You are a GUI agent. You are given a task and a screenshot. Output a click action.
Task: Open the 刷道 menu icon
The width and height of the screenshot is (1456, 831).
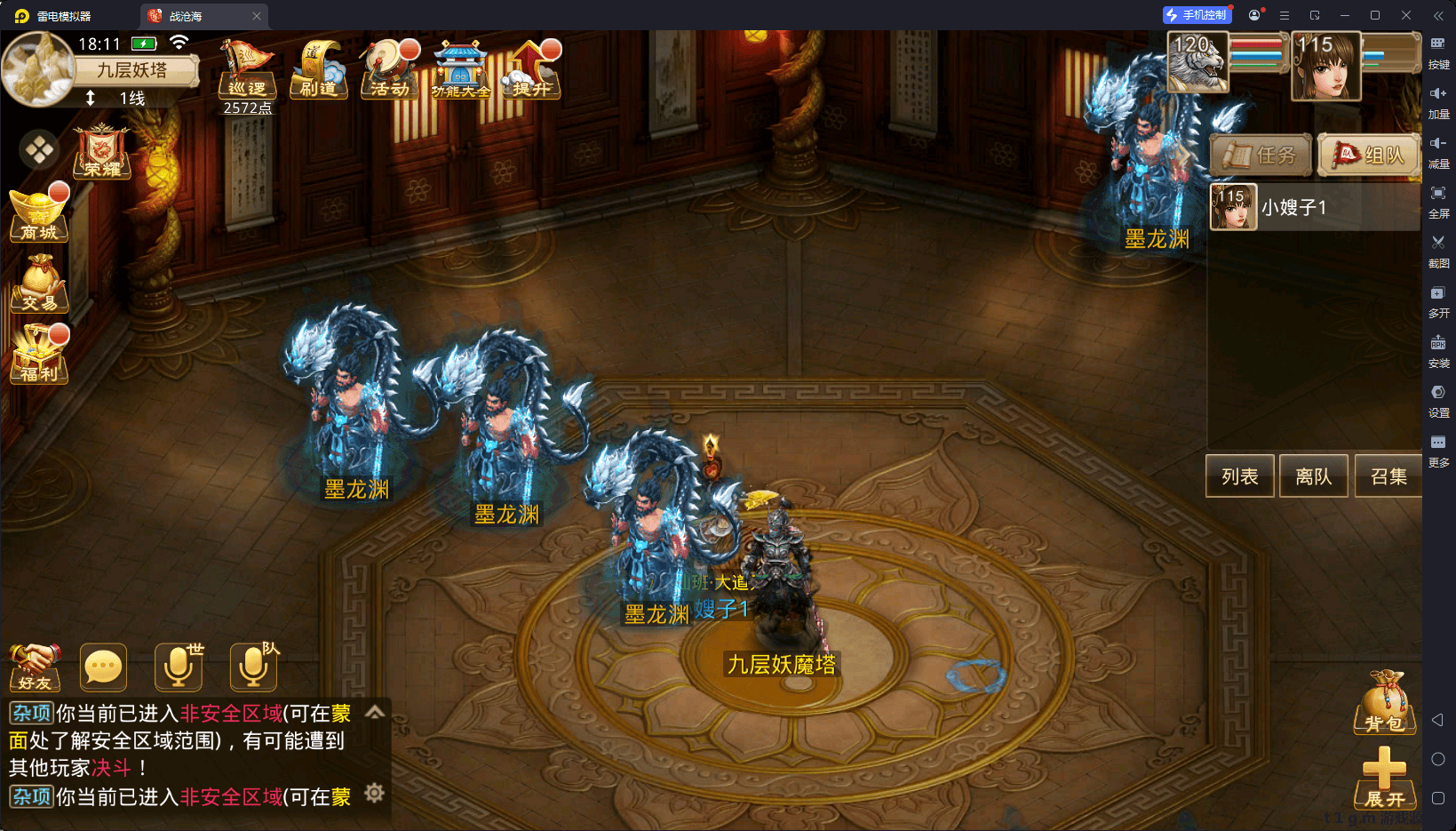[x=318, y=69]
